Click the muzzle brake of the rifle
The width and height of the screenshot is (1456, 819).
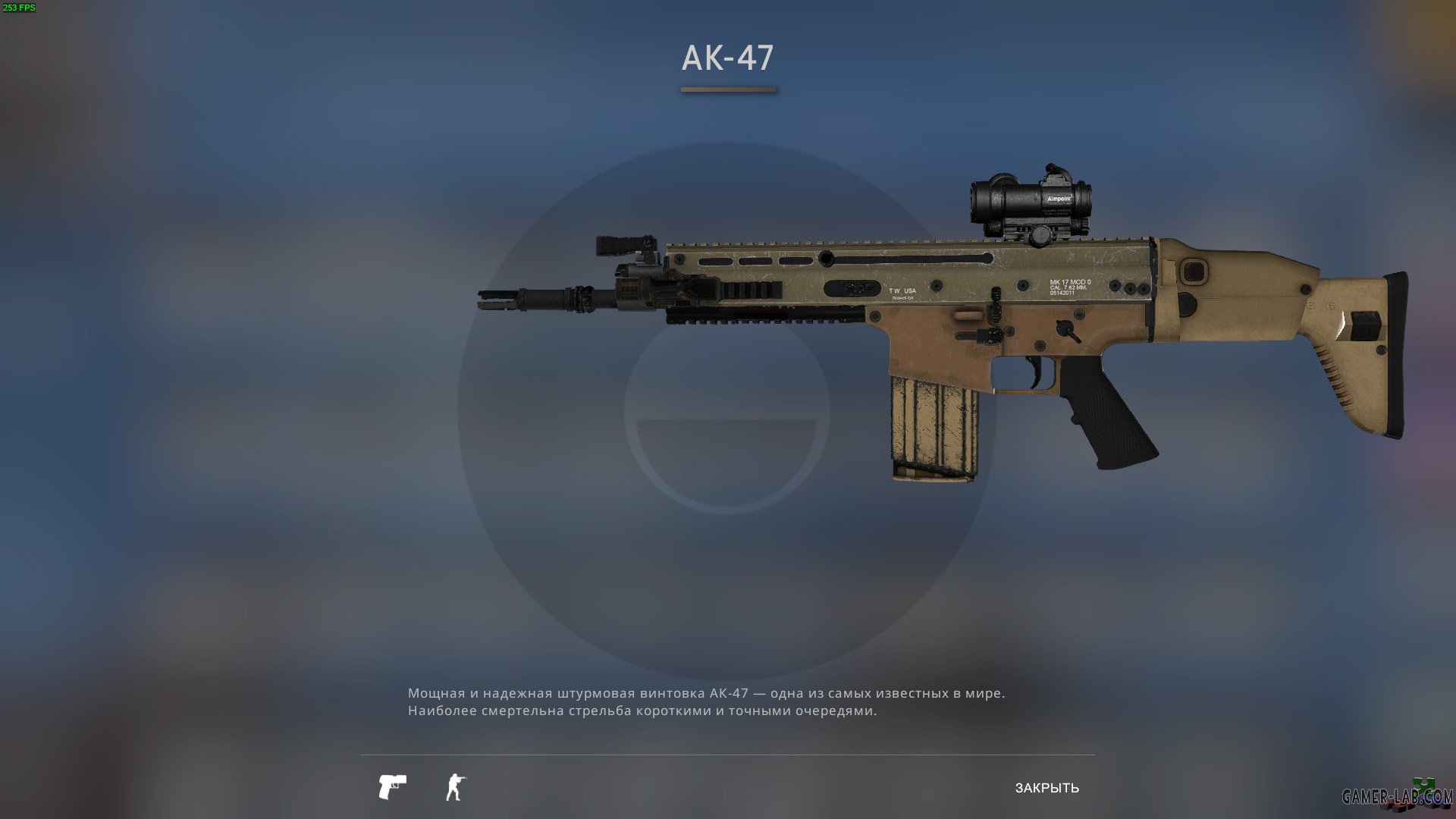[x=500, y=300]
